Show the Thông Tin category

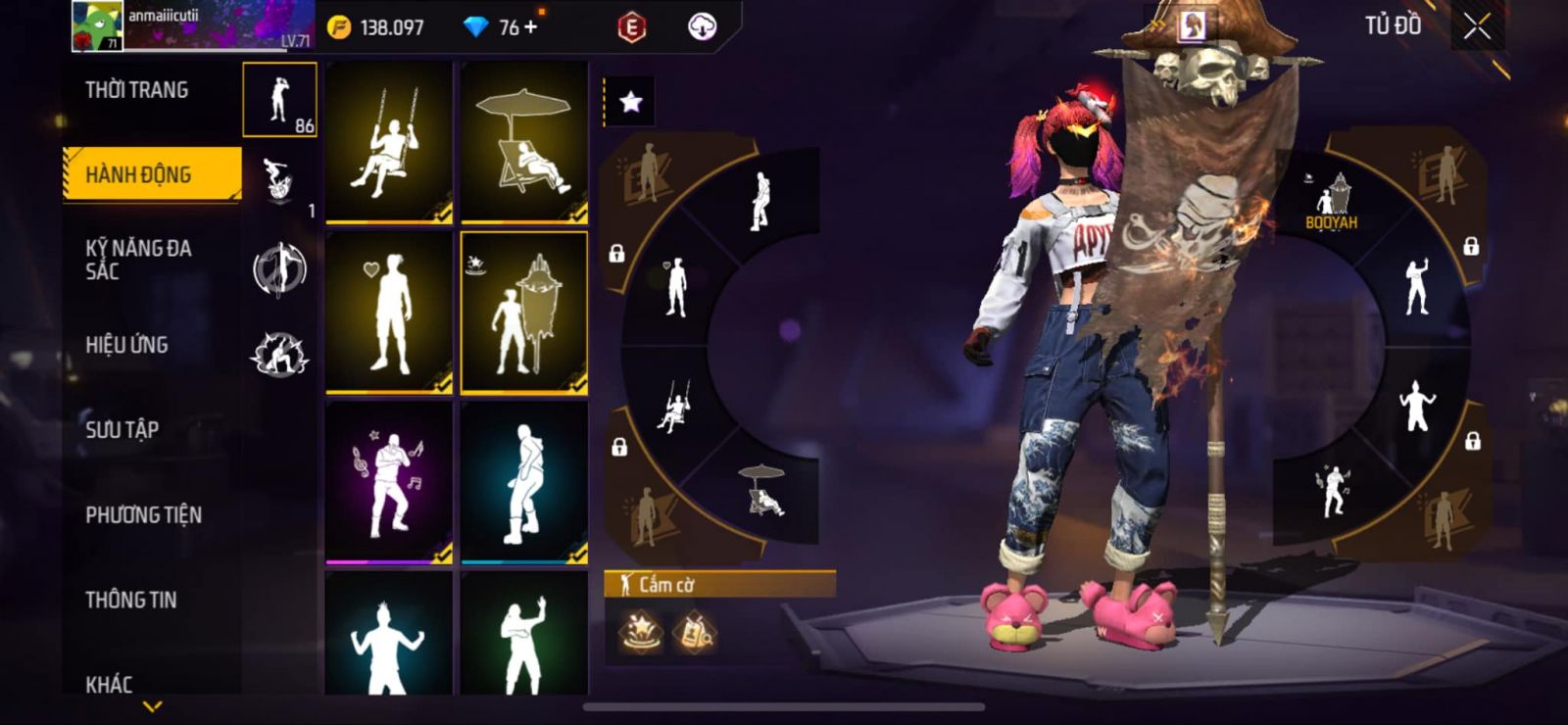click(130, 600)
